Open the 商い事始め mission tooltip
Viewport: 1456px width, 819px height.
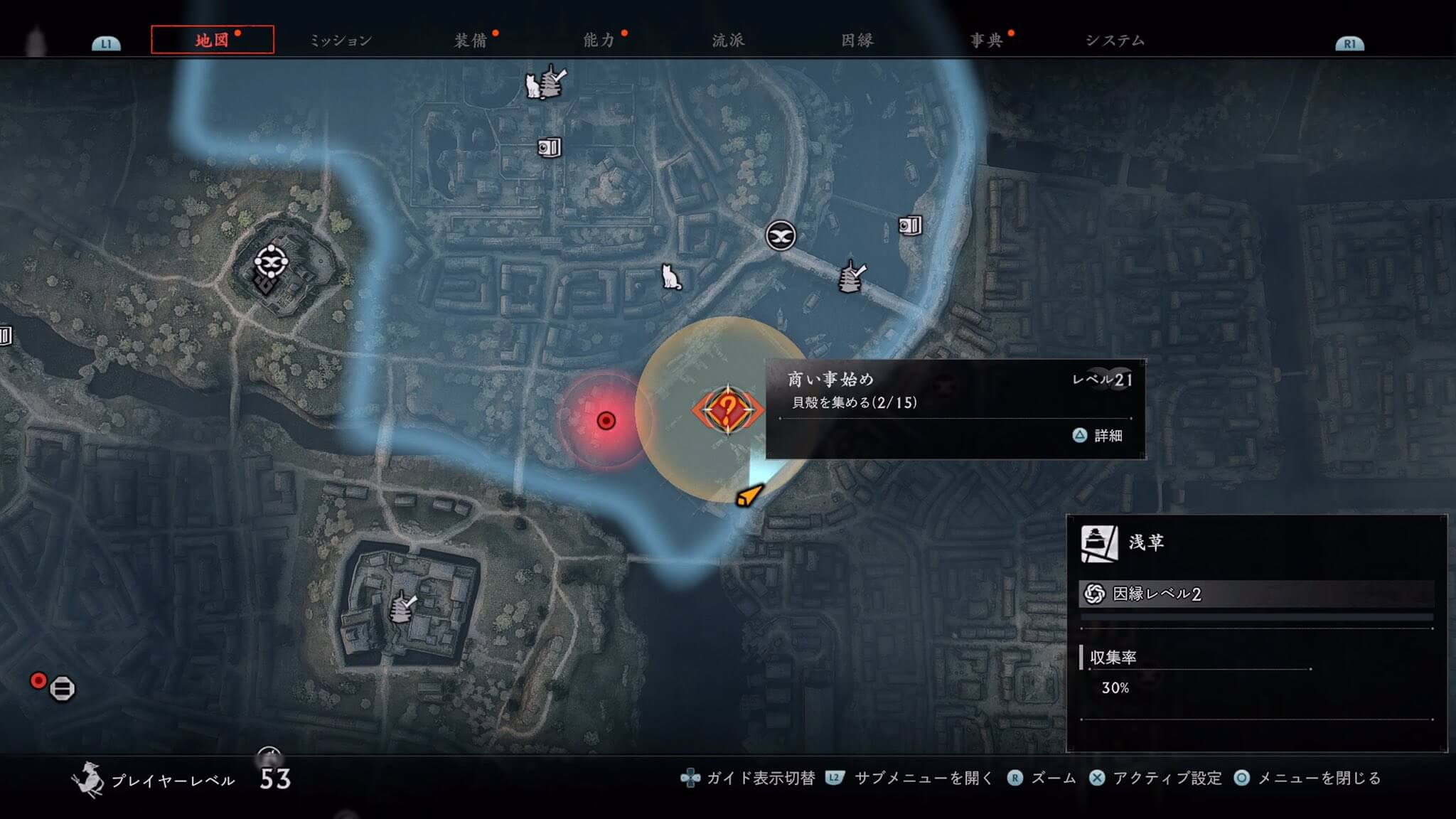955,409
